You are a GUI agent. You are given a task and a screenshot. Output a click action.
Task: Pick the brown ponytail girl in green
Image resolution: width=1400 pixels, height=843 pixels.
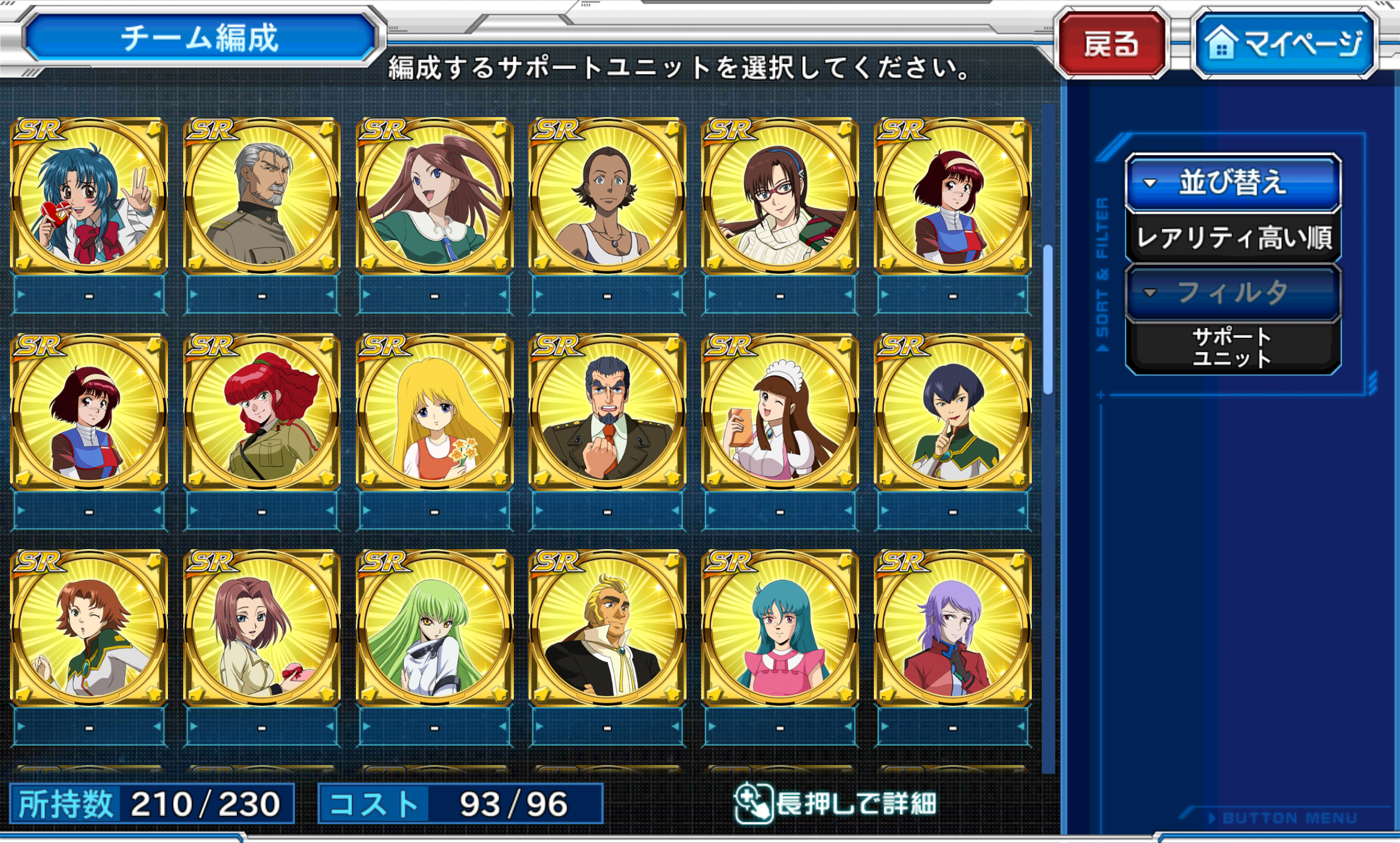click(434, 196)
